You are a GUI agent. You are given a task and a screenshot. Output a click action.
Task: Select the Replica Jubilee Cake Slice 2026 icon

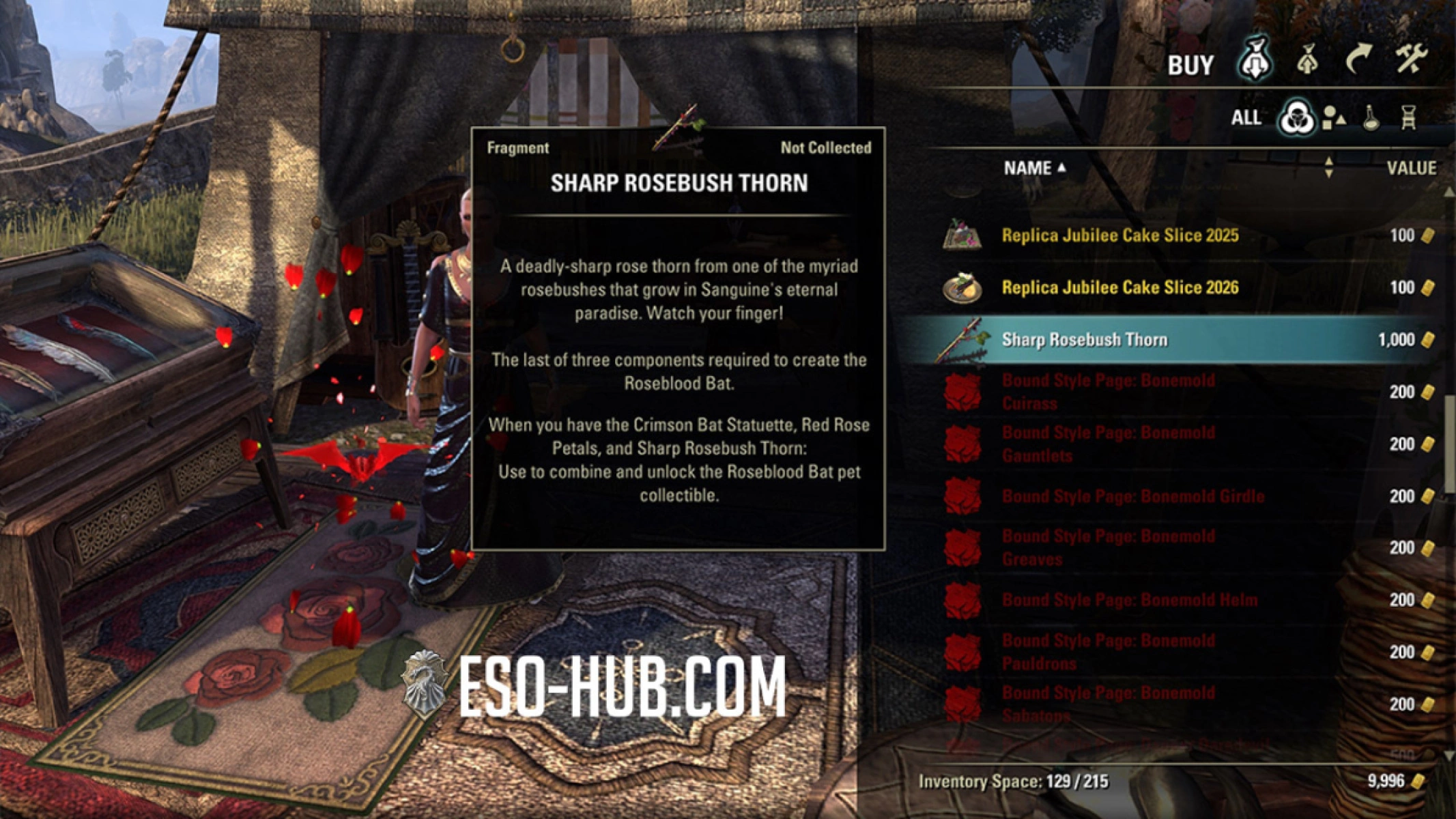tap(962, 287)
